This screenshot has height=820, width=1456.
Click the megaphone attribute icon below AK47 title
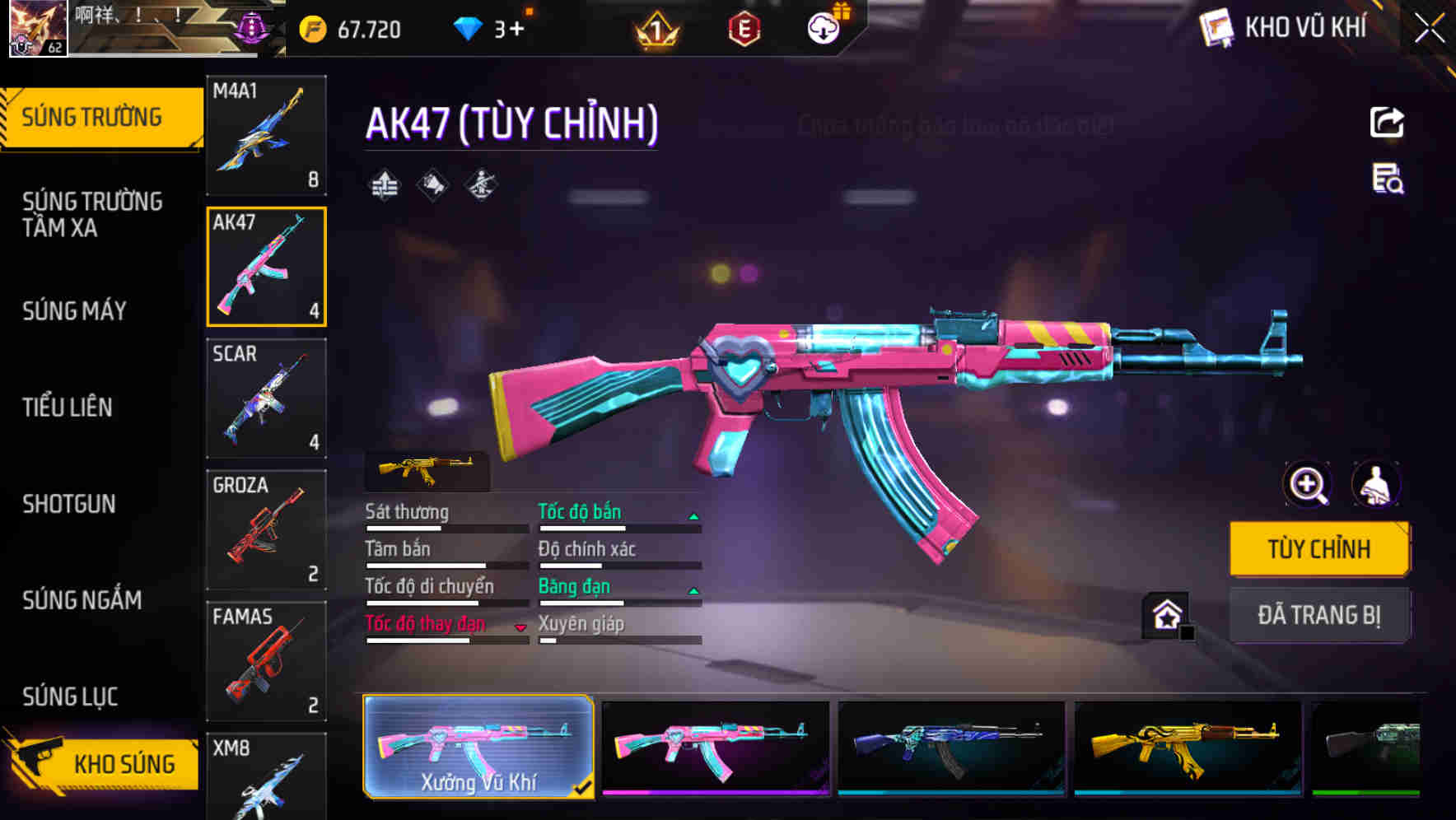[x=431, y=183]
